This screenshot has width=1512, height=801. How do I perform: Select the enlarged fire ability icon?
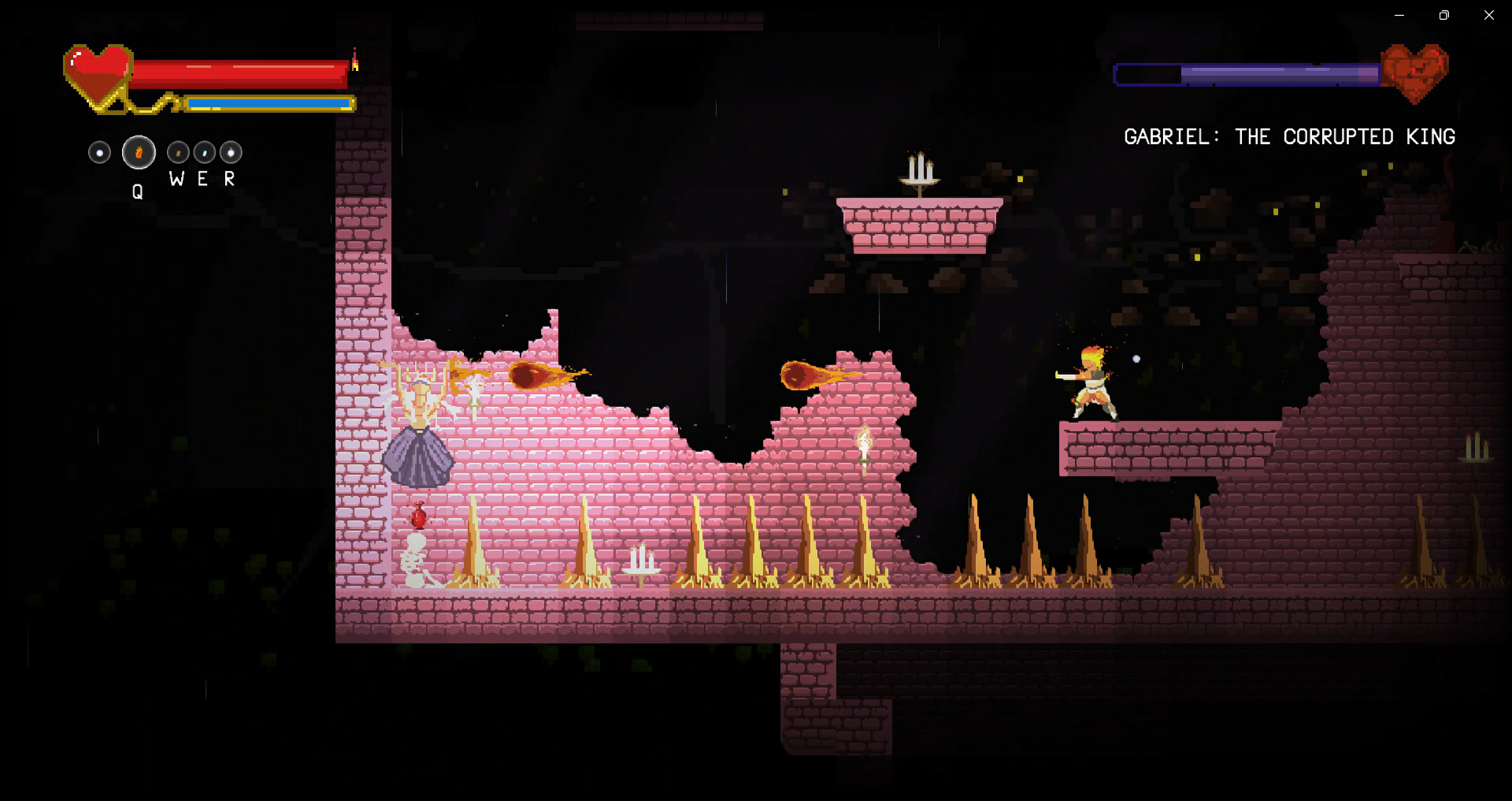139,153
